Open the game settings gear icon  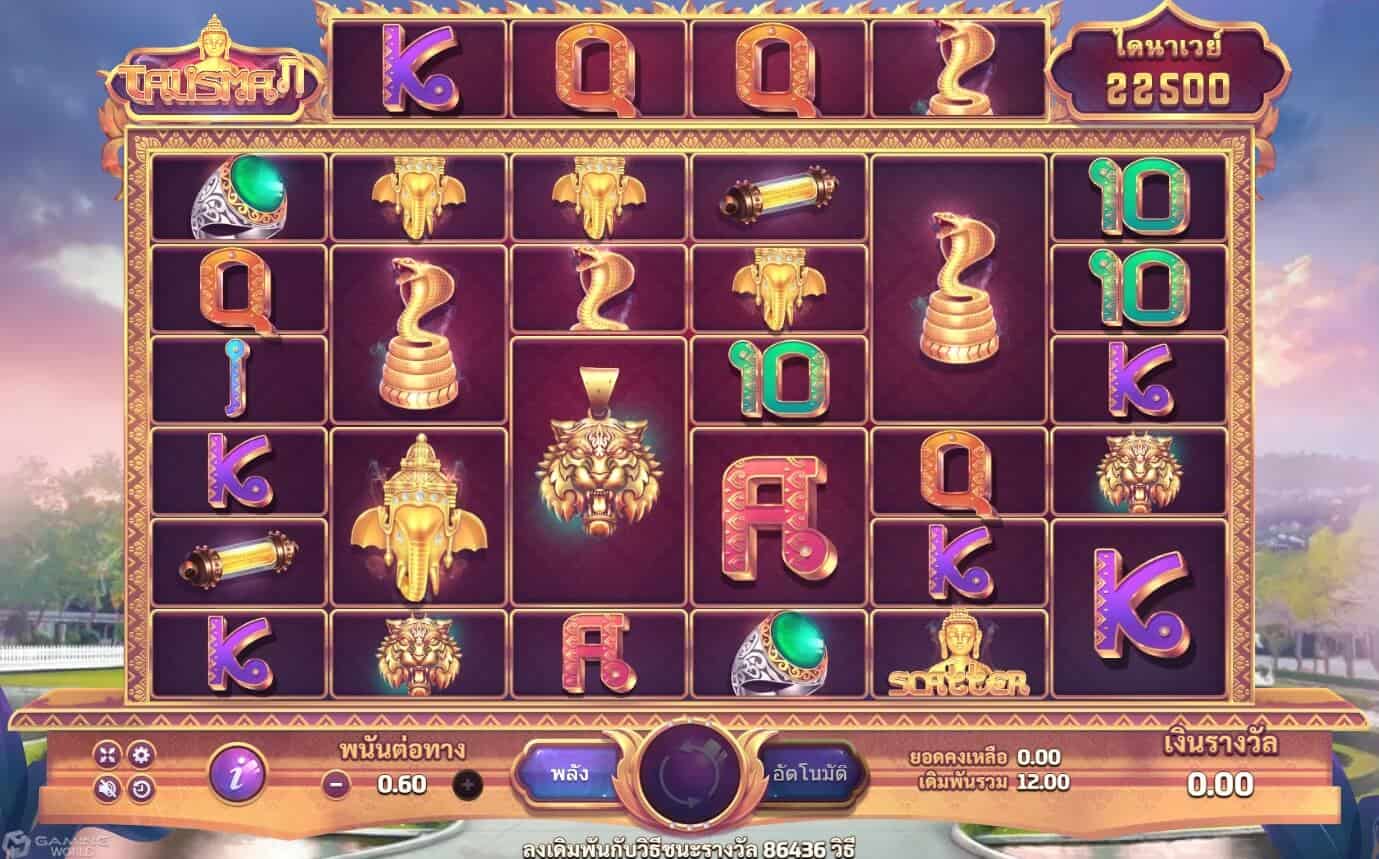(x=140, y=755)
